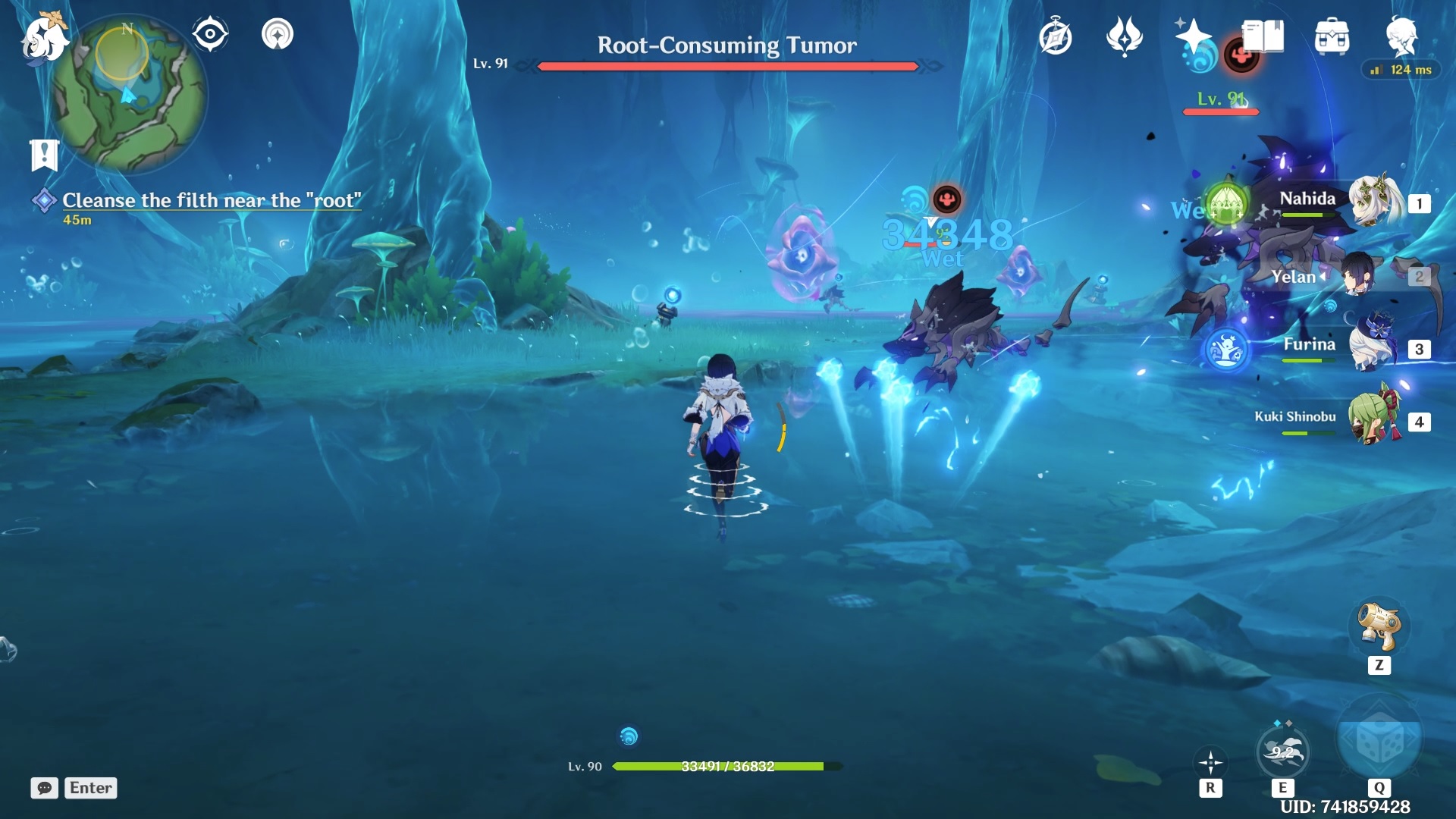The width and height of the screenshot is (1456, 819).
Task: Open the quest log exclamation bookmark
Action: click(x=44, y=154)
